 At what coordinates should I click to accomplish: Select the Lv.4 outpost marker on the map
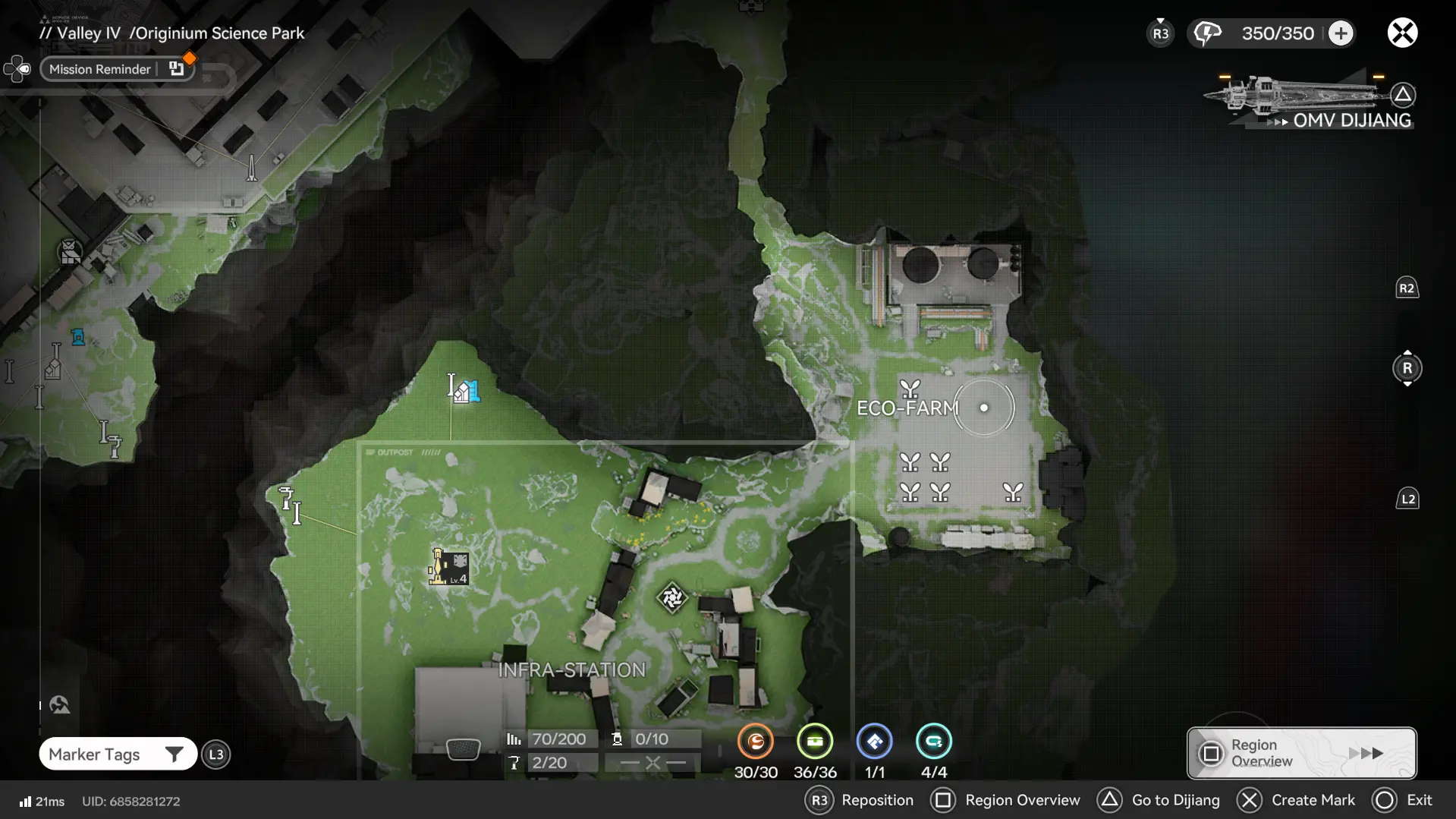[x=448, y=567]
